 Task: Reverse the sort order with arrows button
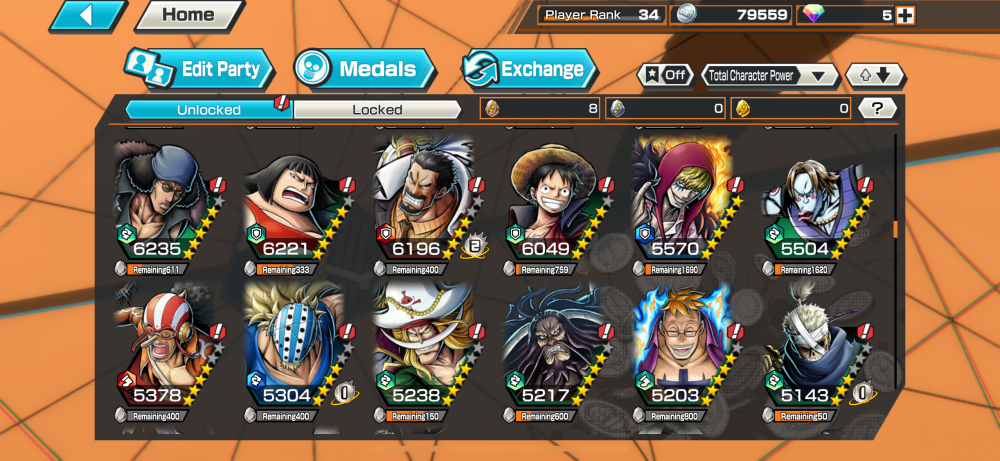click(875, 75)
